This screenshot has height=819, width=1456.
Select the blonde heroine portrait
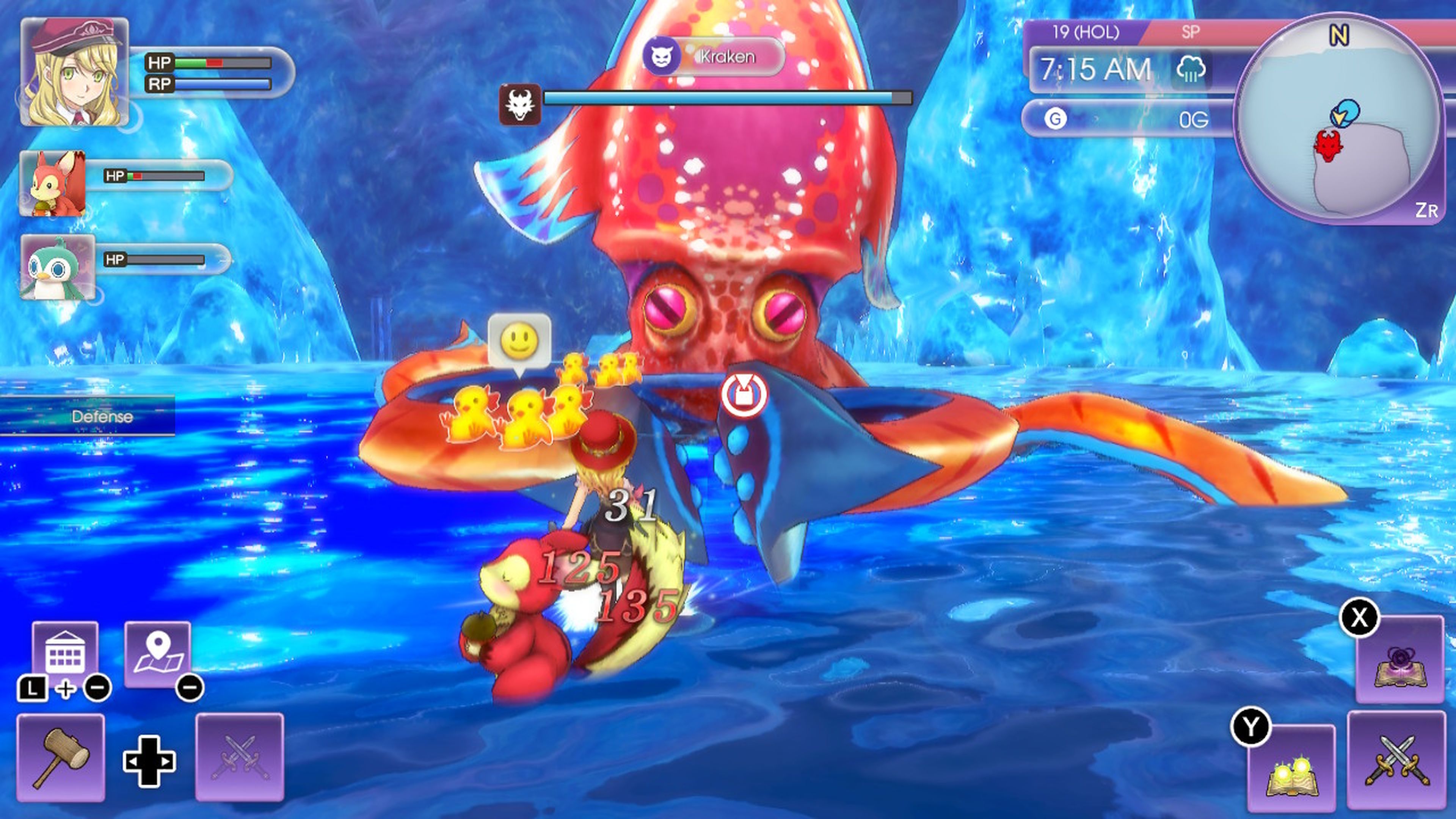pos(75,72)
